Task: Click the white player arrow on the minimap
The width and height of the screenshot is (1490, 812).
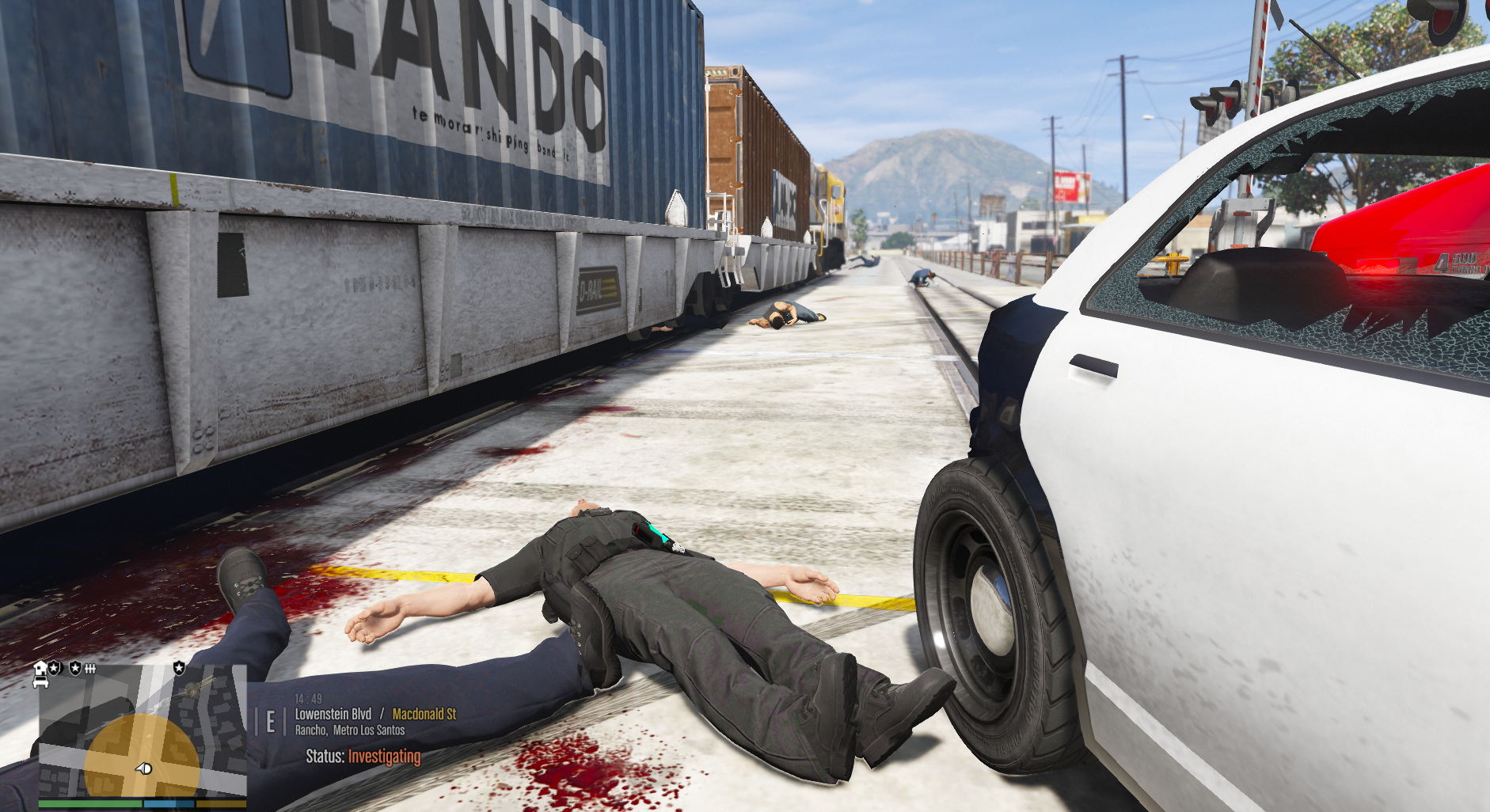Action: point(143,768)
